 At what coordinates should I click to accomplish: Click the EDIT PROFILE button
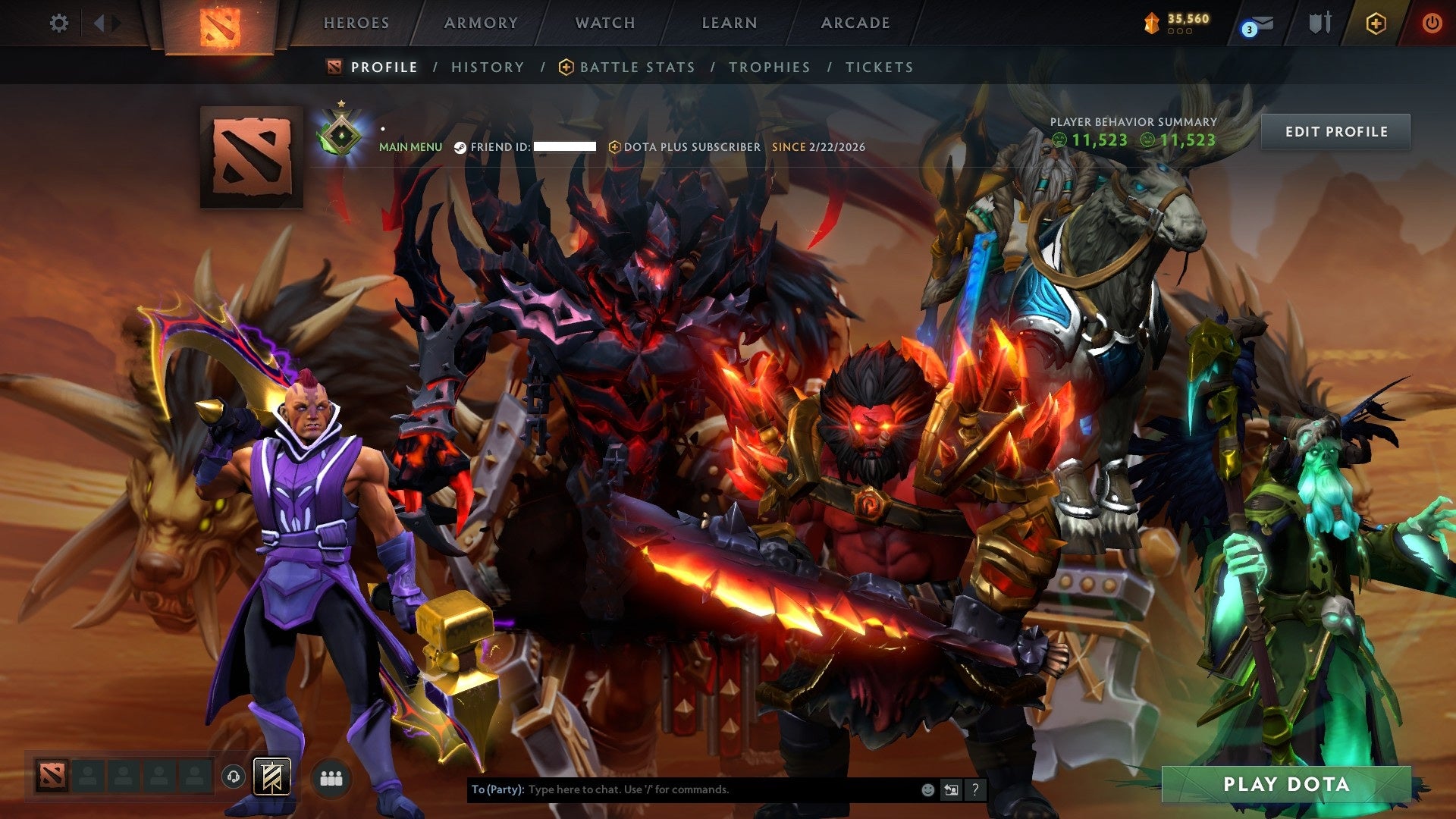(x=1335, y=131)
